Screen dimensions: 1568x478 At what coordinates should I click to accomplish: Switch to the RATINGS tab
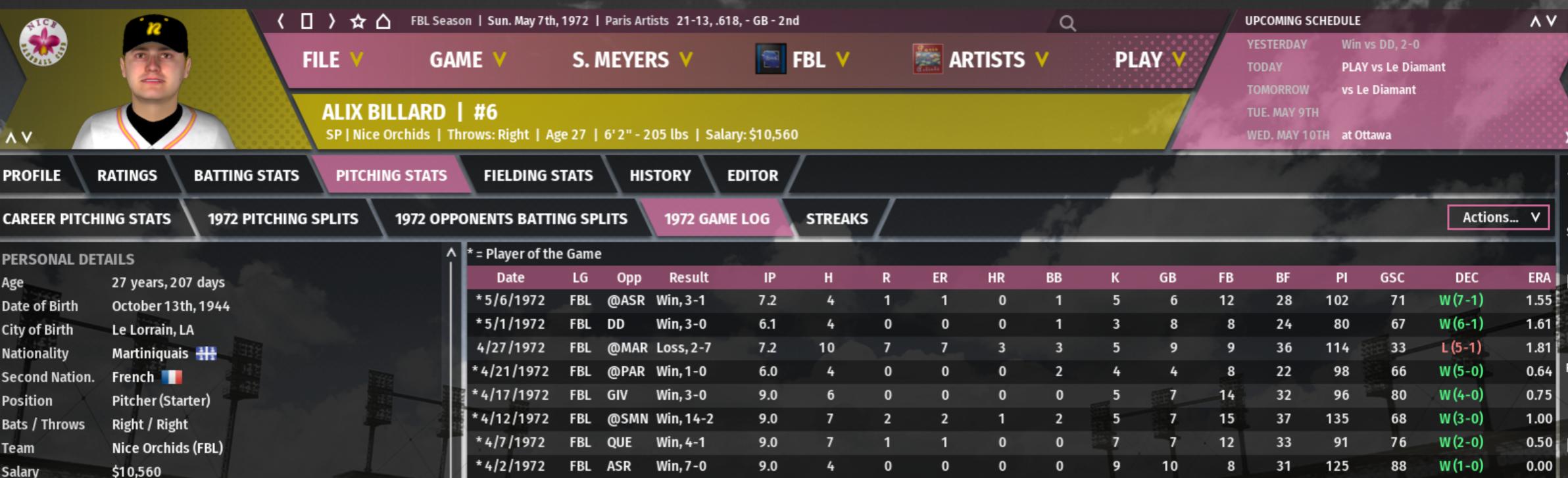127,176
